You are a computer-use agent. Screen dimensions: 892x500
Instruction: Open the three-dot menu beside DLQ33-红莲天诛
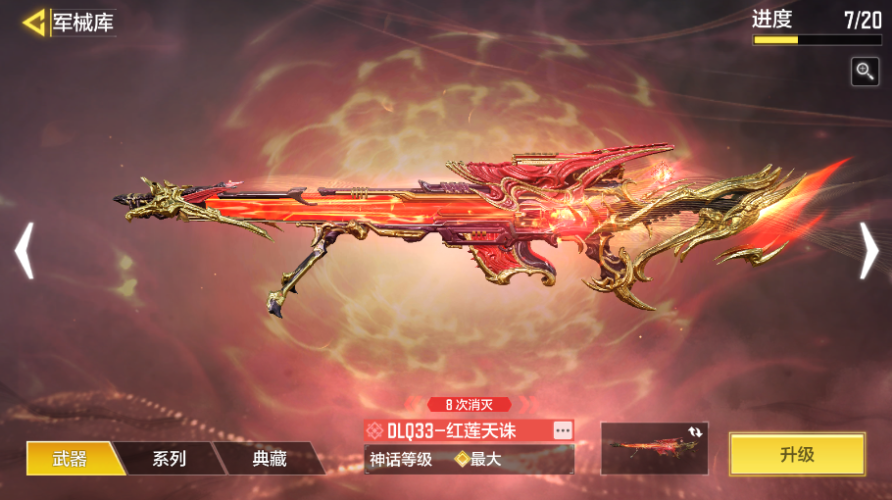563,430
